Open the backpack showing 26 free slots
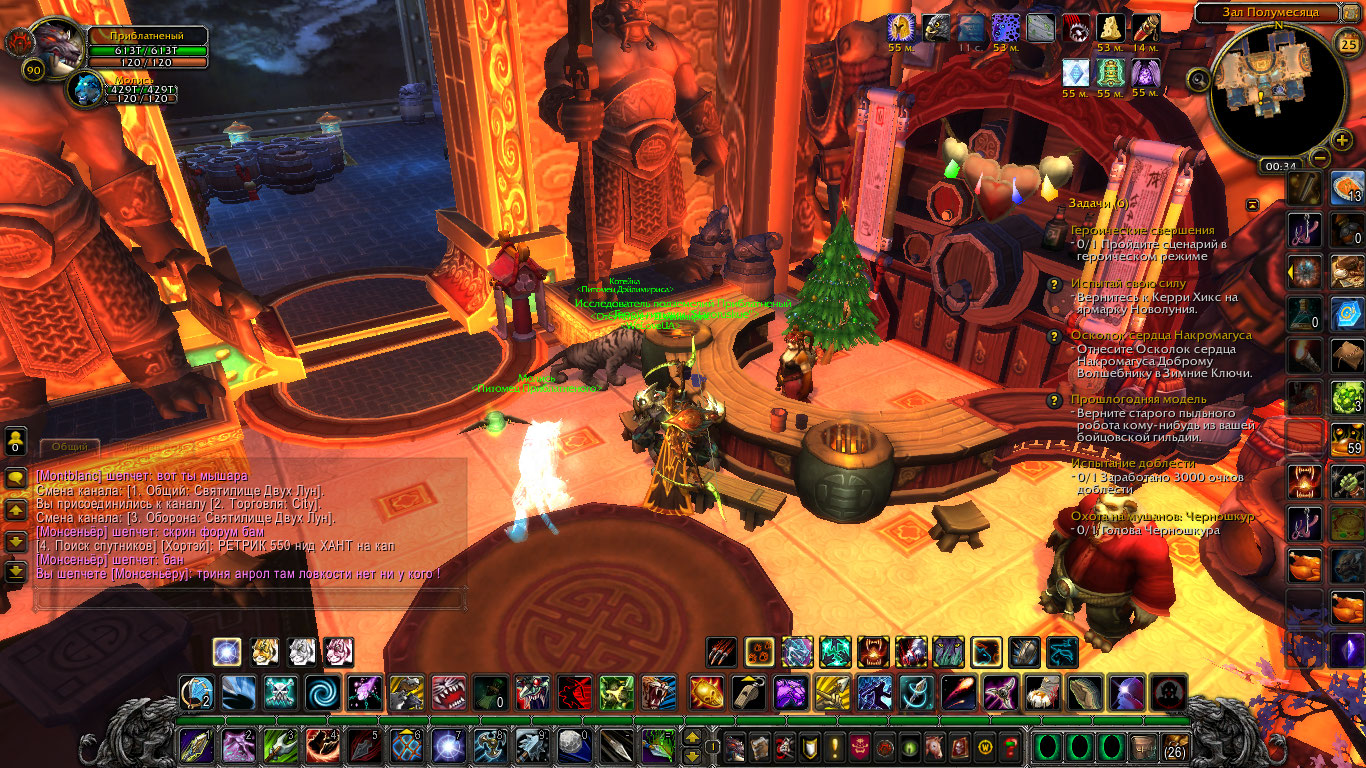Screen dimensions: 1366x768 click(x=1174, y=747)
